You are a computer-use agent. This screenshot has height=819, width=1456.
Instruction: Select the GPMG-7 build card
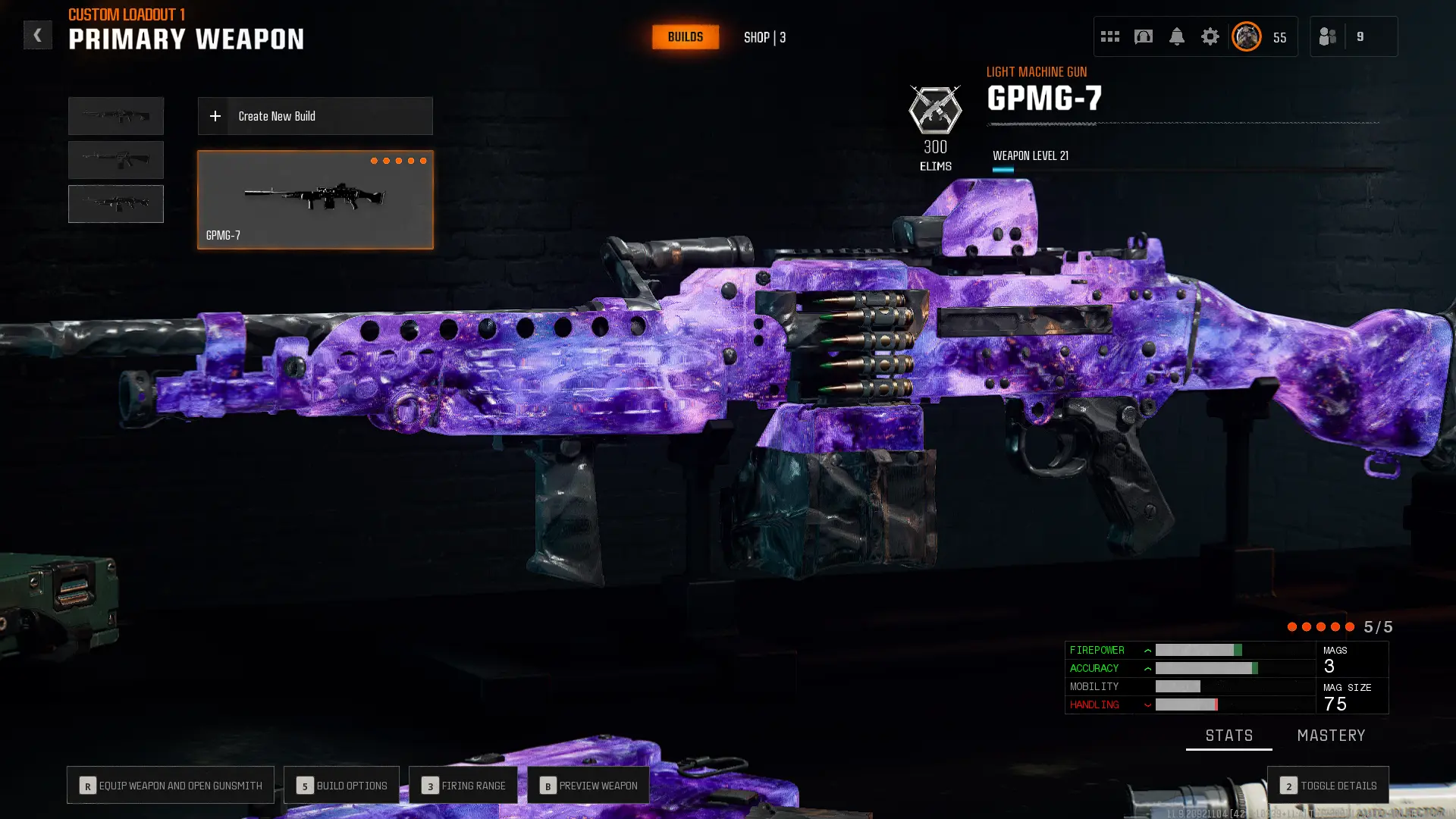315,199
